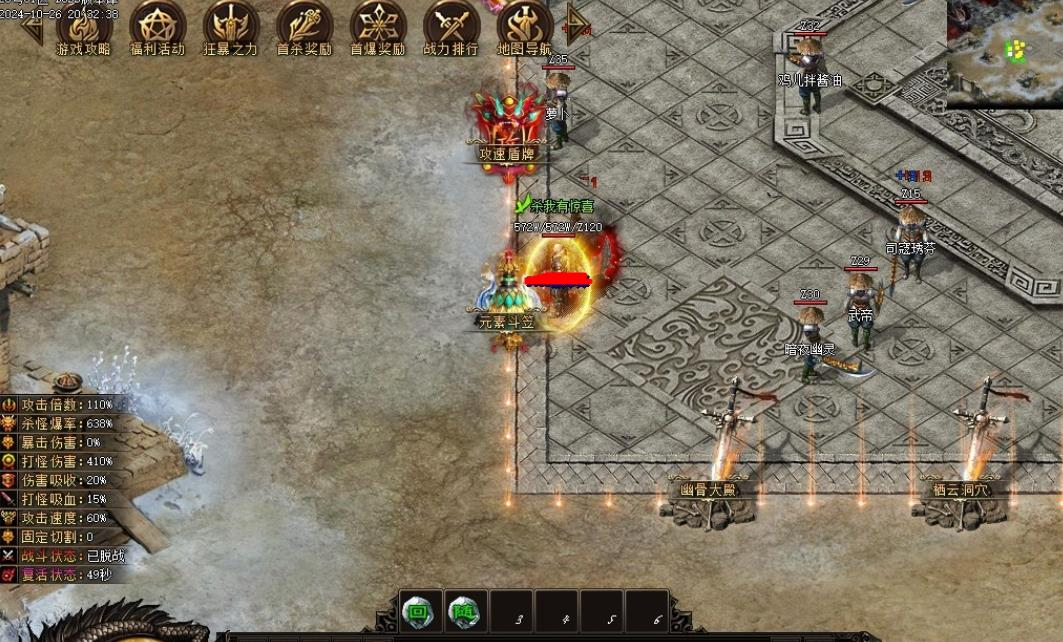The image size is (1063, 642).
Task: Open the 福利活动 welfare events menu
Action: tap(158, 27)
